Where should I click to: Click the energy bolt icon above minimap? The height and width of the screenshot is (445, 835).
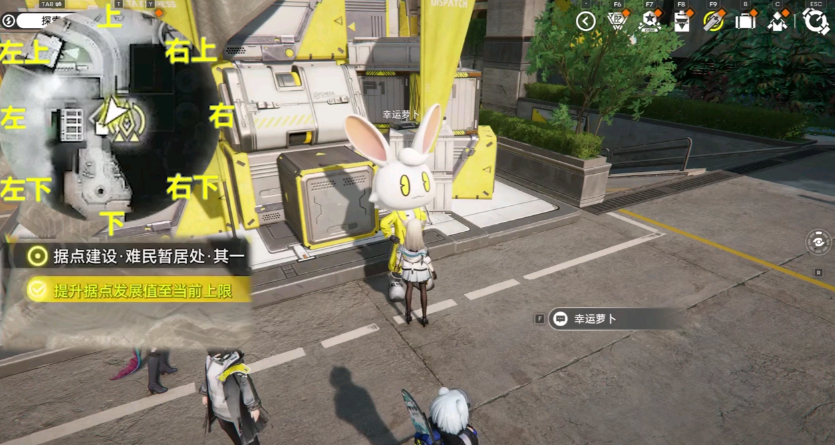coord(9,19)
